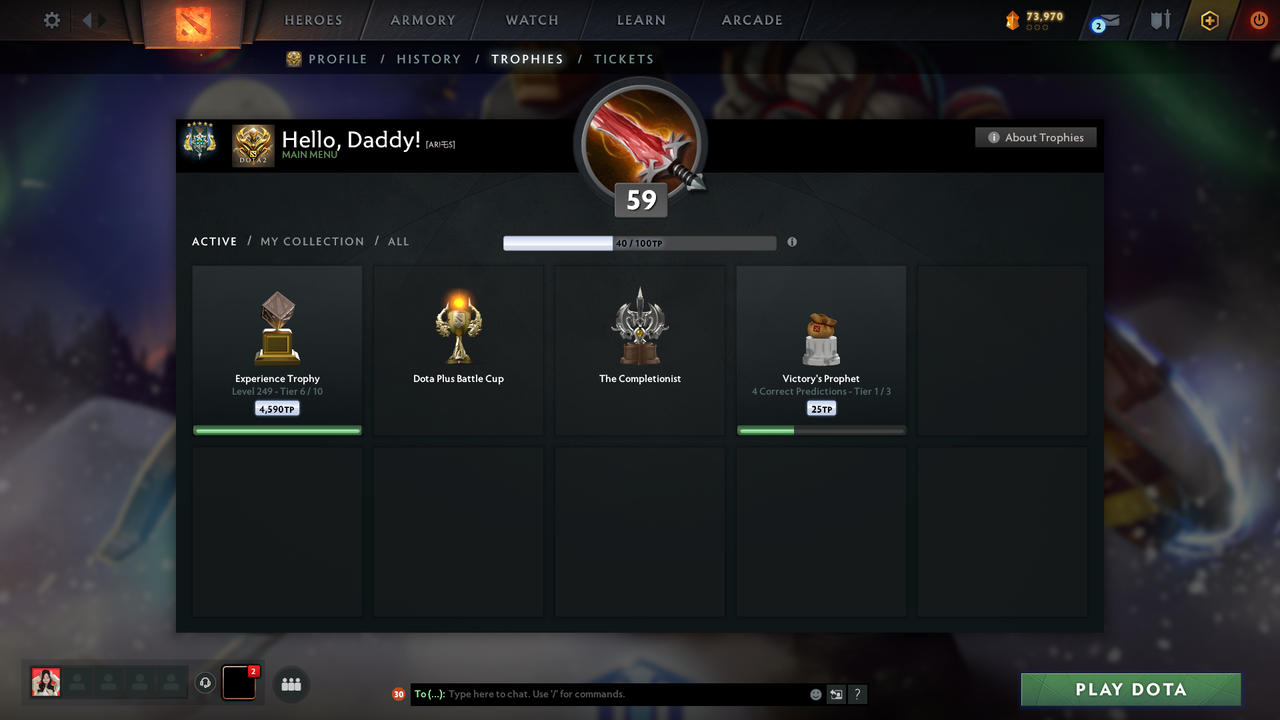Click the power button to exit Dota
Viewport: 1280px width, 720px height.
tap(1258, 20)
